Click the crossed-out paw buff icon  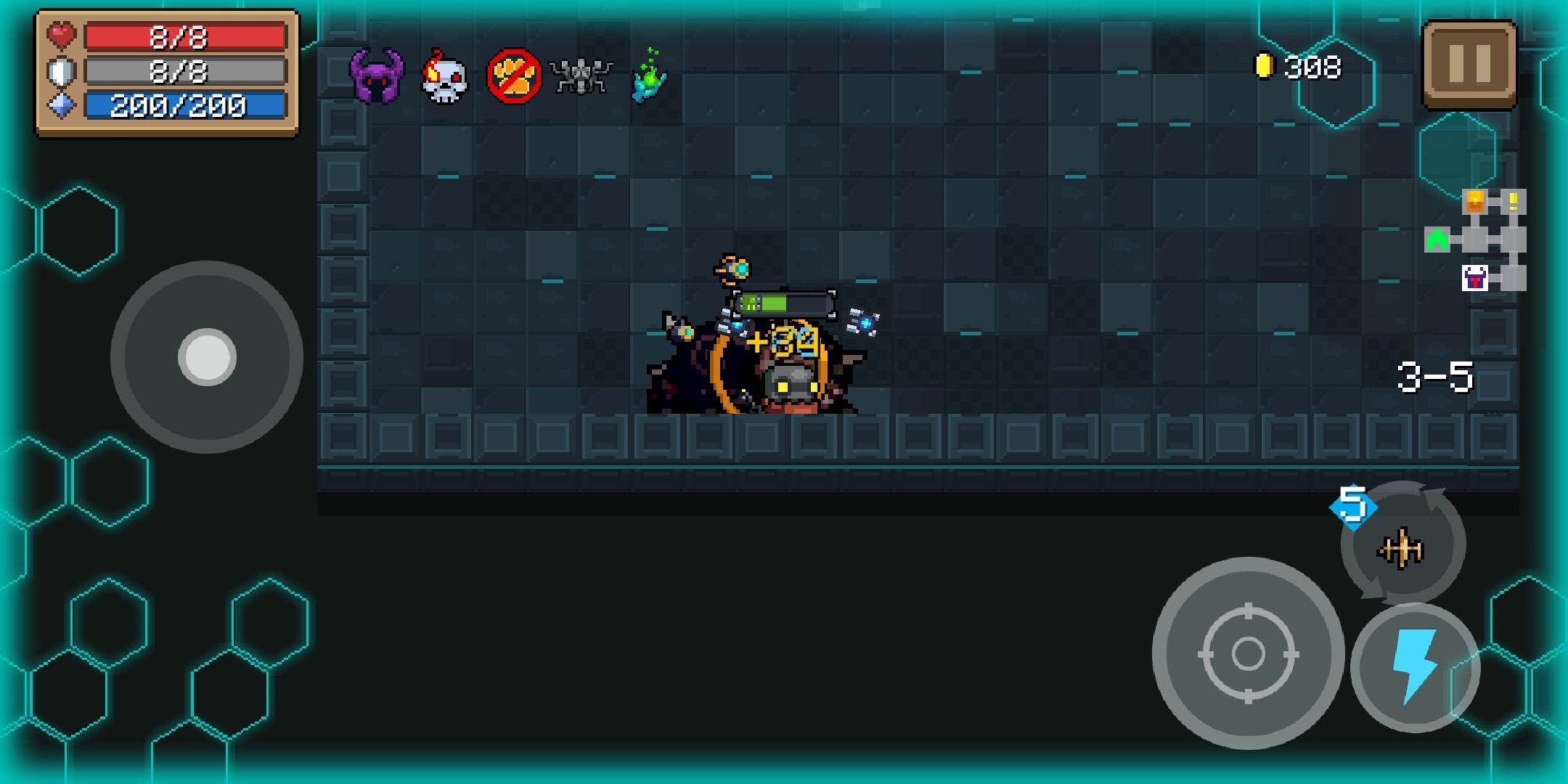tap(513, 75)
